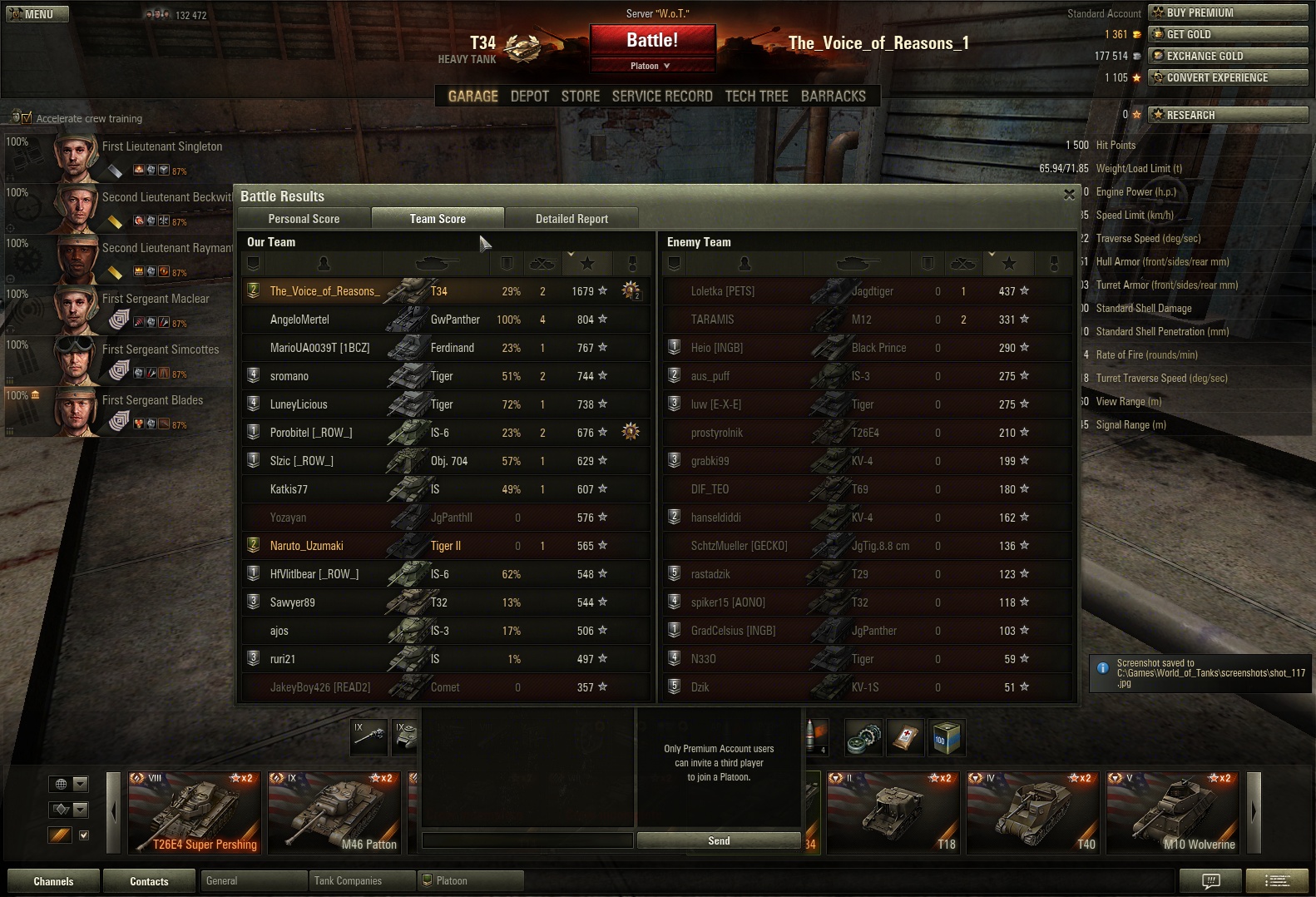Image resolution: width=1316 pixels, height=897 pixels.
Task: Start a match with the Battle! button
Action: pos(652,41)
